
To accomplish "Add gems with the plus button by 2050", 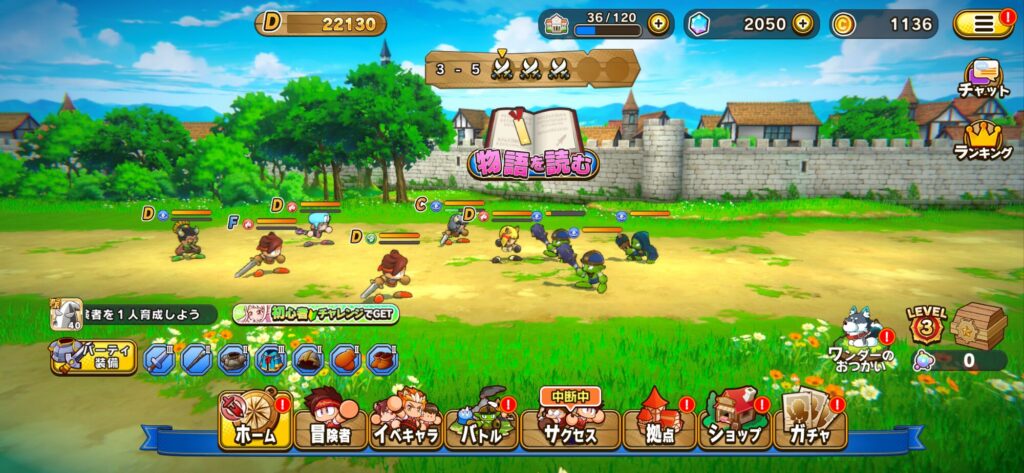I will 802,24.
